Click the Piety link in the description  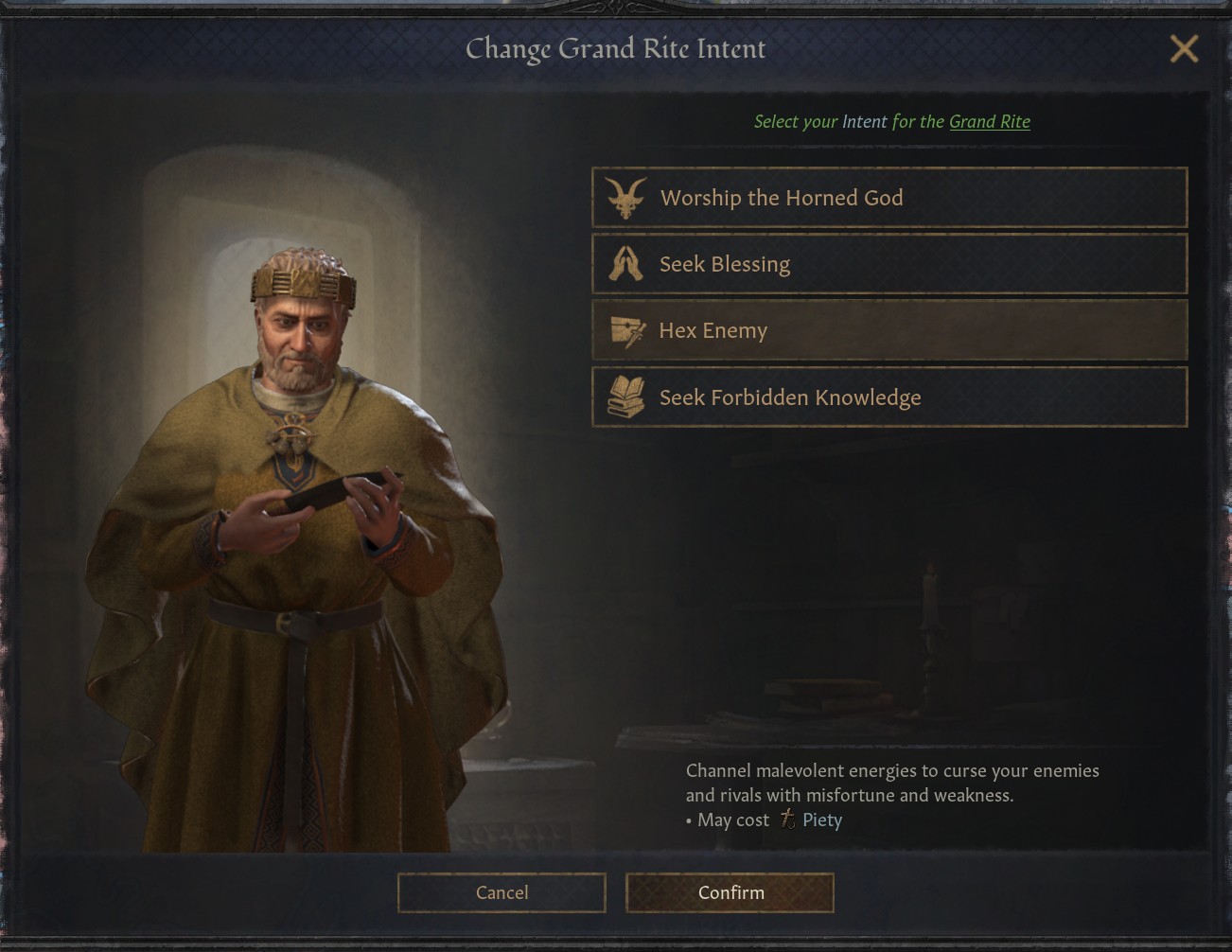click(821, 820)
